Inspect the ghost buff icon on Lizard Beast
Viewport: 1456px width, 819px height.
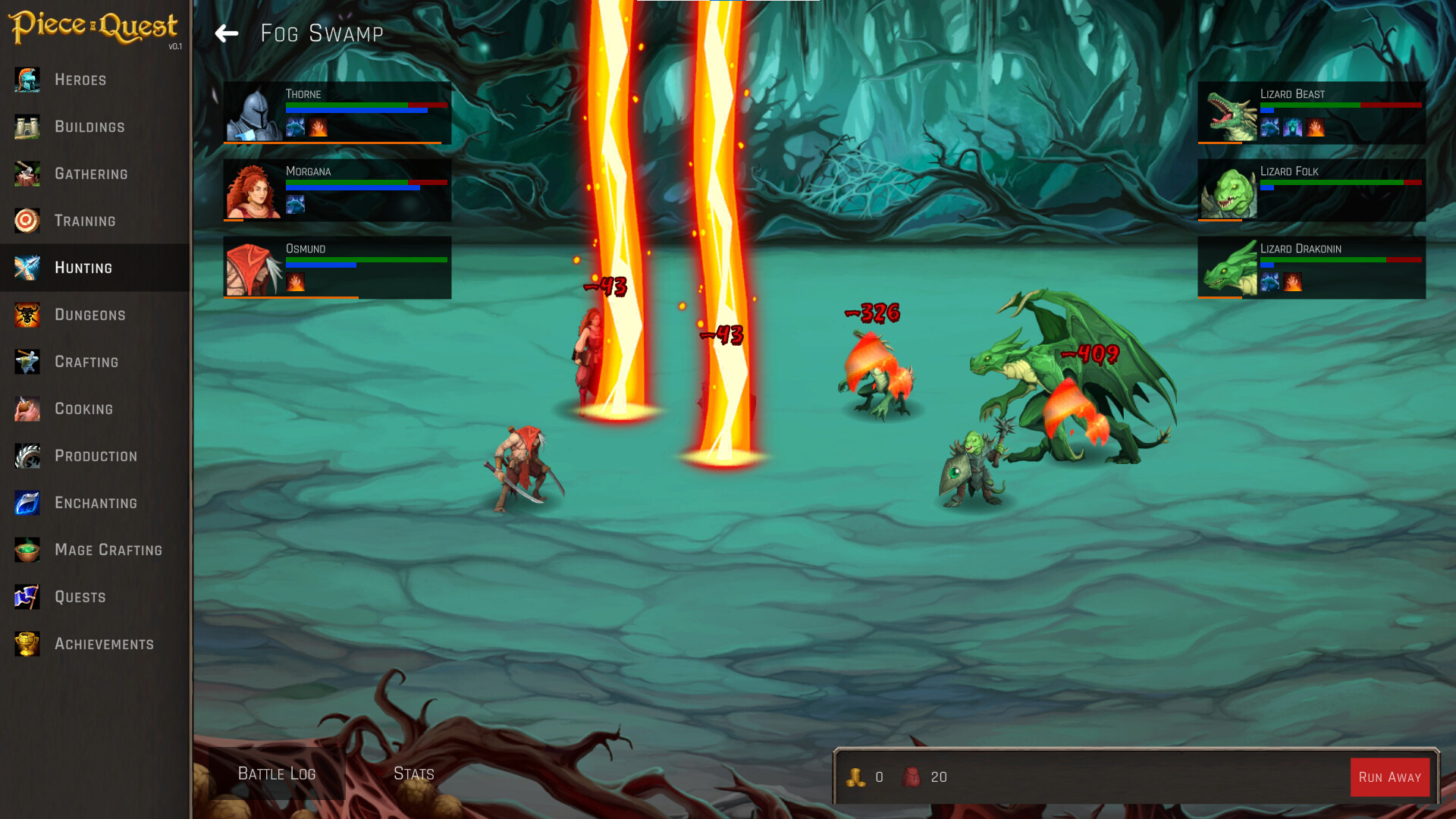tap(1291, 127)
